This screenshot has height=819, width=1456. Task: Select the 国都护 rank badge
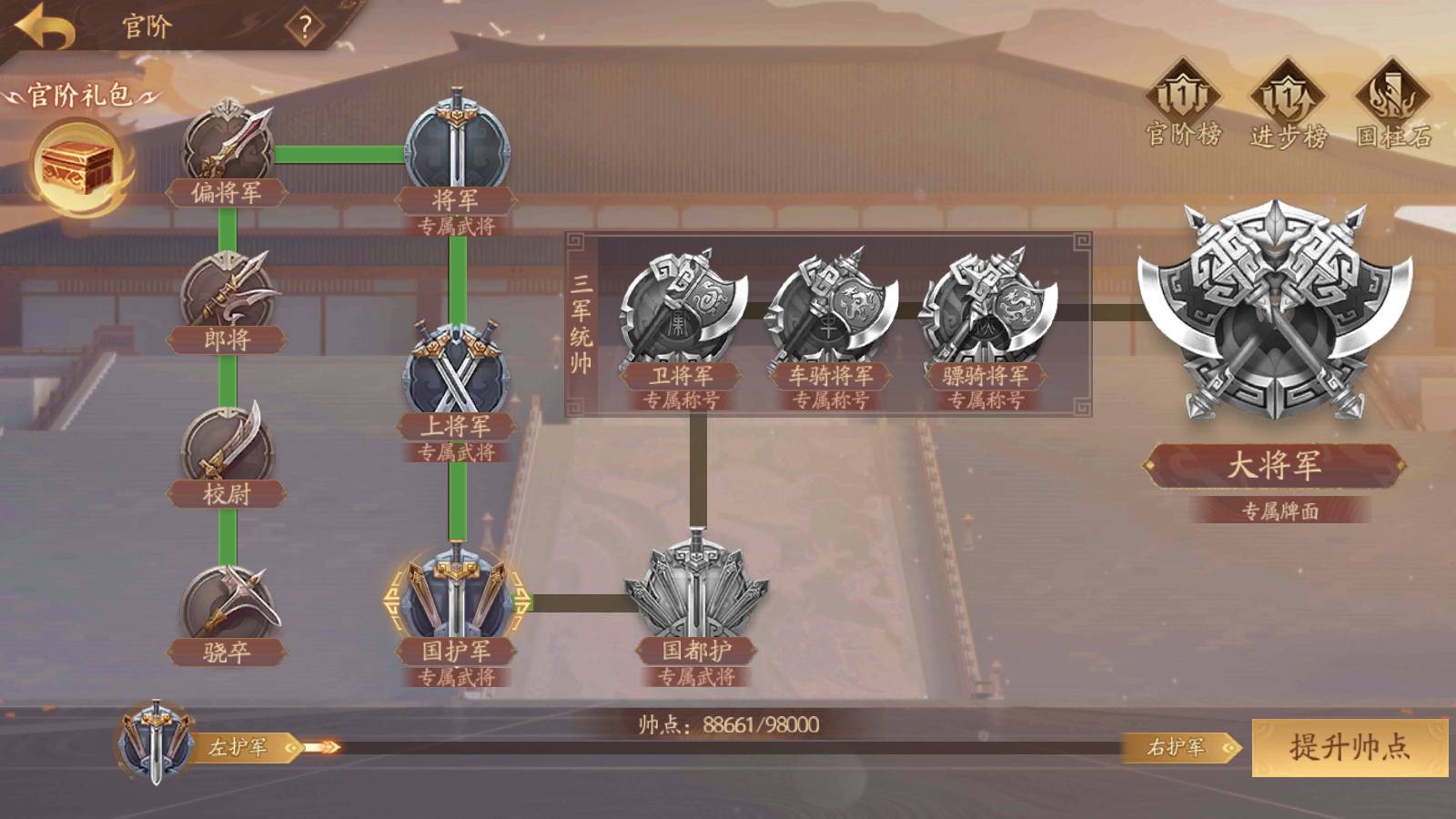(x=696, y=596)
